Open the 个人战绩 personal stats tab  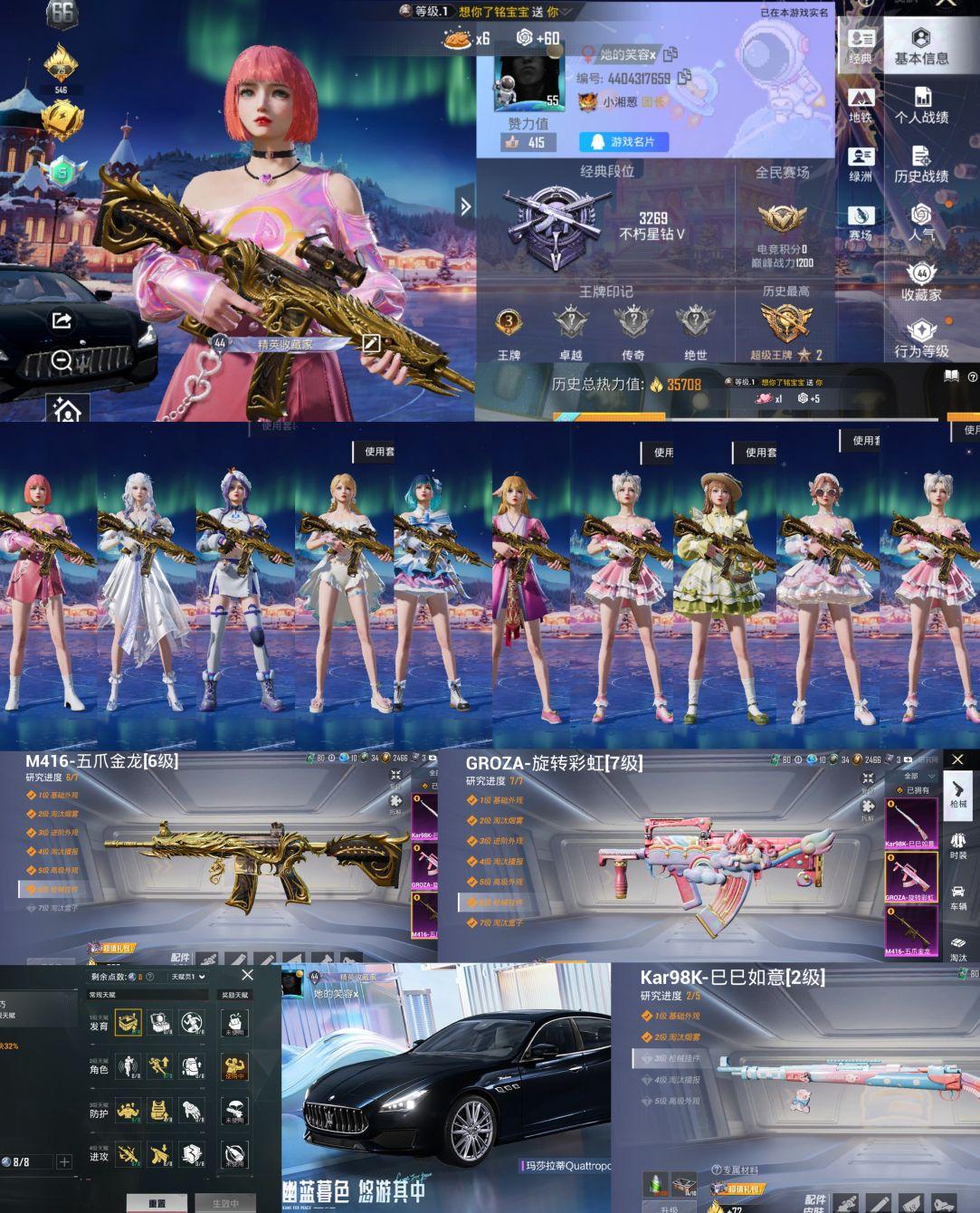(921, 105)
